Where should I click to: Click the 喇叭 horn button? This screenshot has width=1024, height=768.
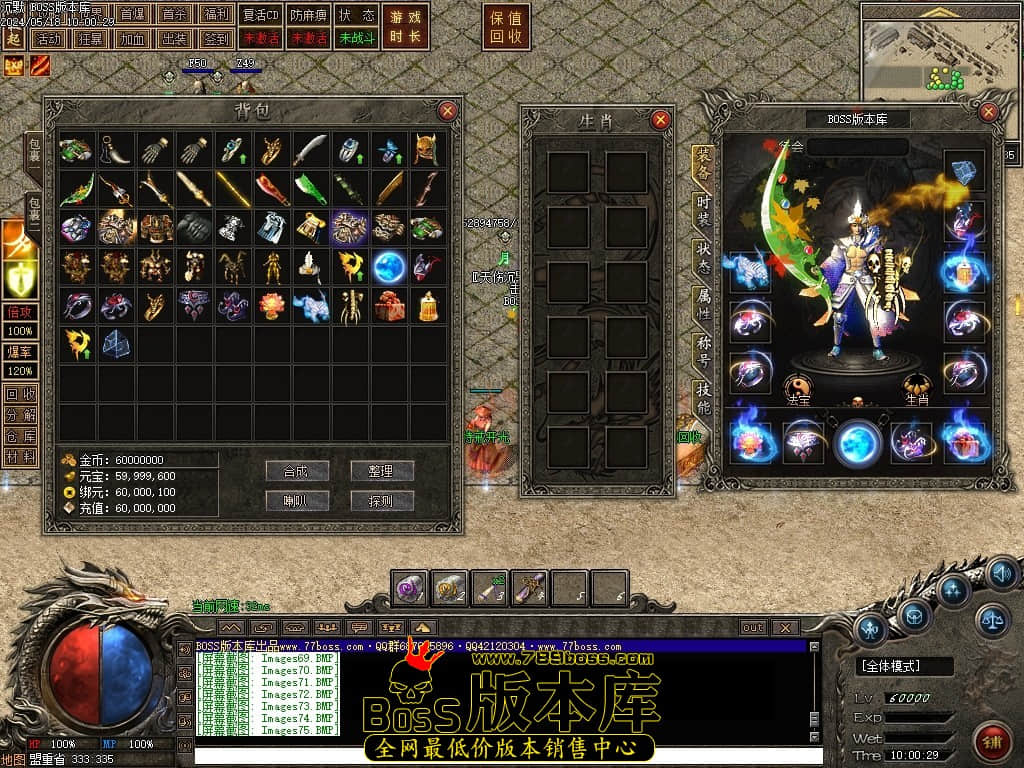(297, 500)
